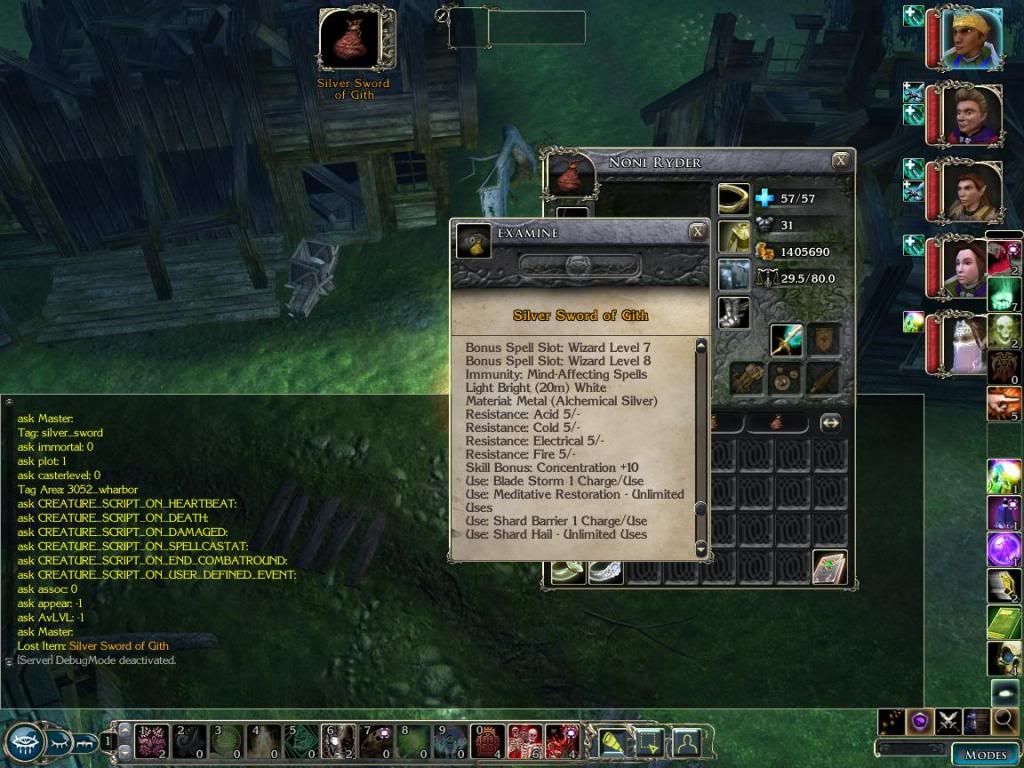Select the green spellbook quick-cast icon

pyautogui.click(x=1005, y=621)
